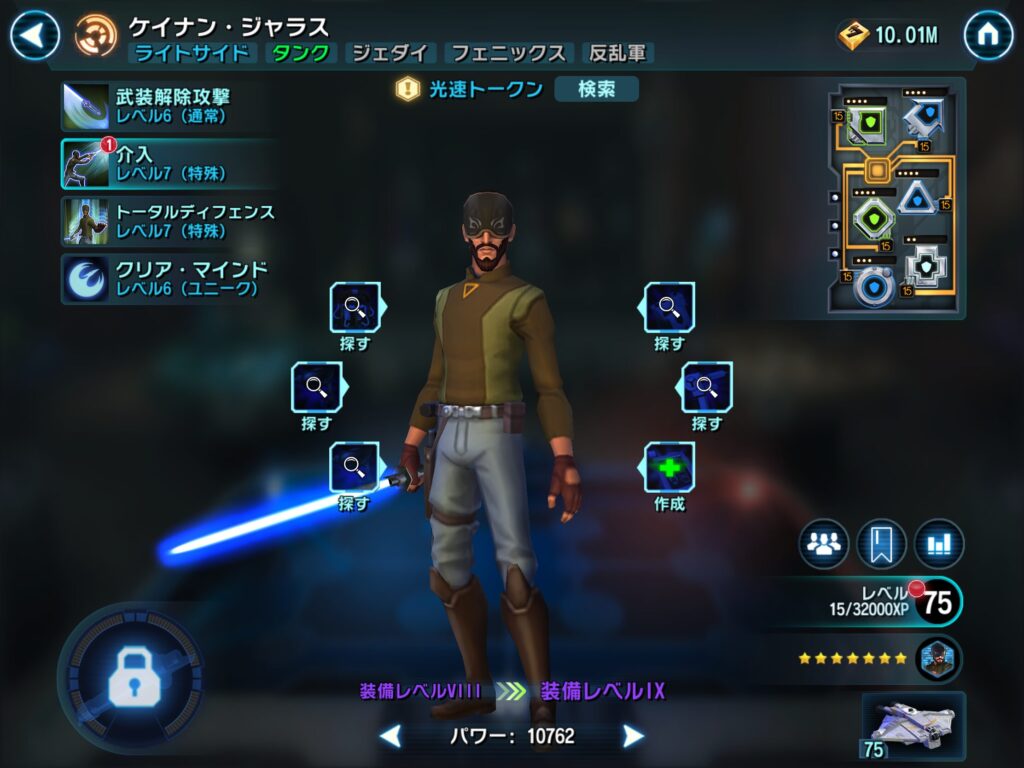
Task: Return to the home screen
Action: pyautogui.click(x=988, y=36)
